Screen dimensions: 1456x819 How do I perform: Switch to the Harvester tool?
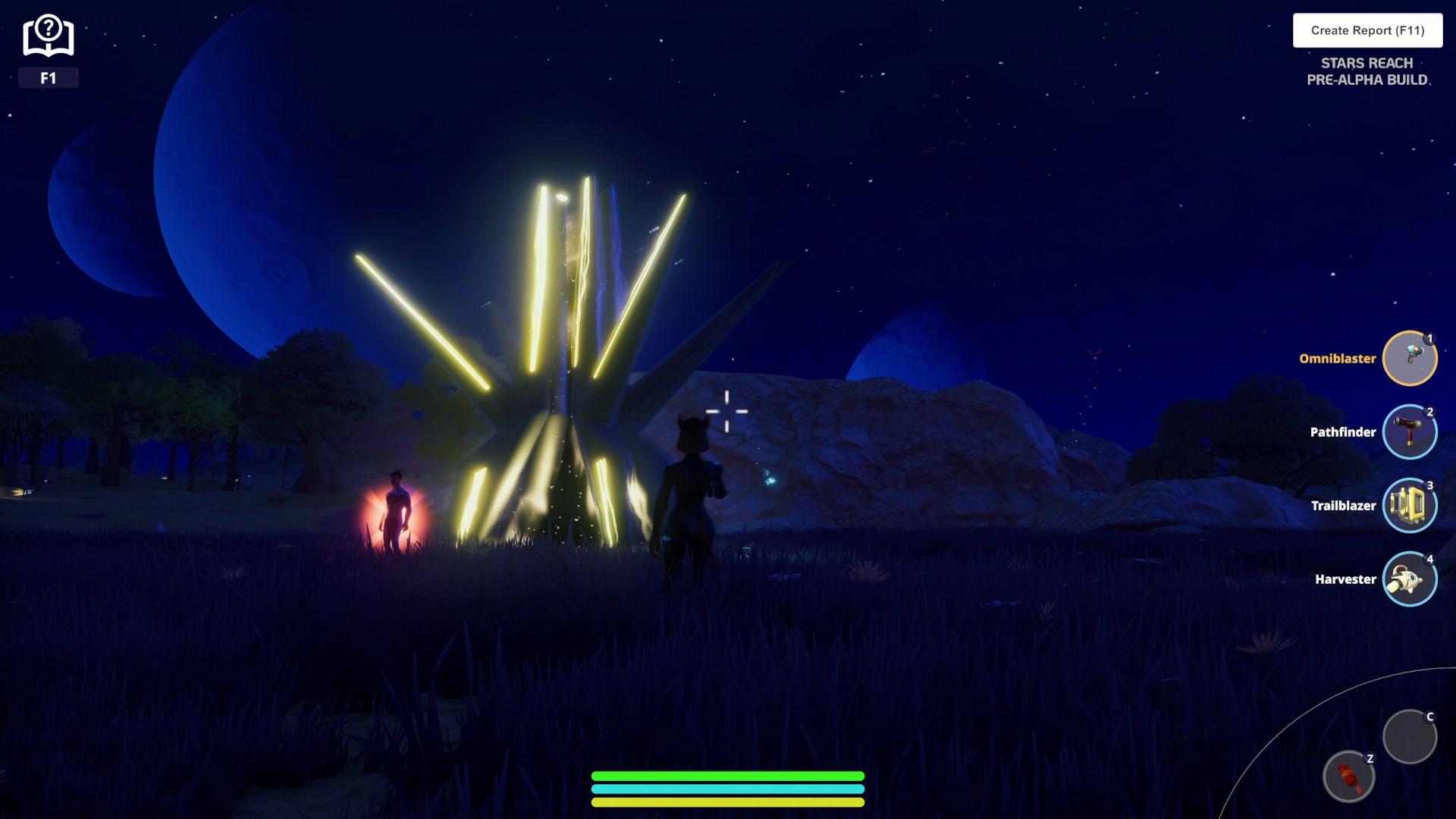click(x=1409, y=579)
